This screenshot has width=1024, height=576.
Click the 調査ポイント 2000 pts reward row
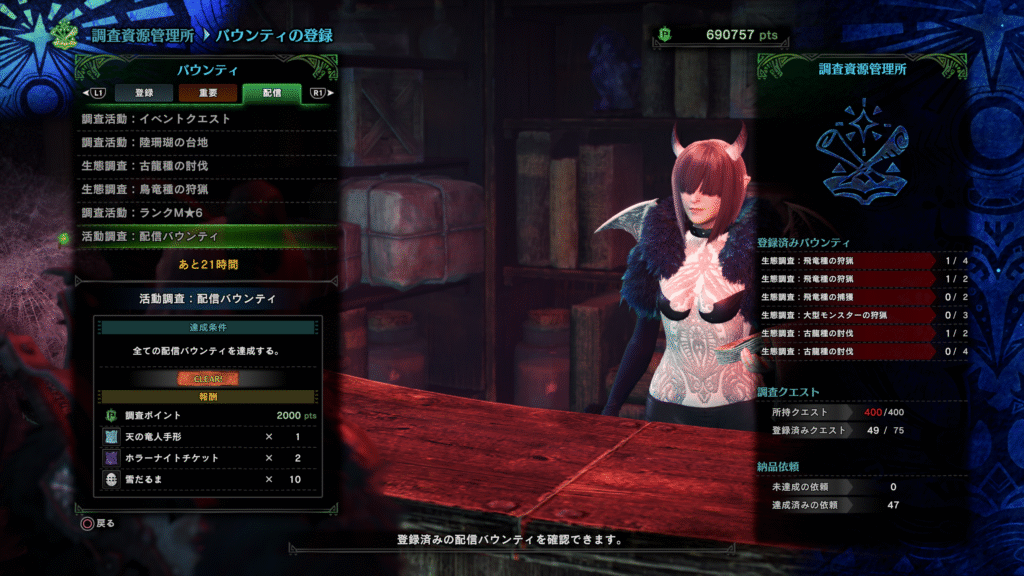(x=208, y=416)
